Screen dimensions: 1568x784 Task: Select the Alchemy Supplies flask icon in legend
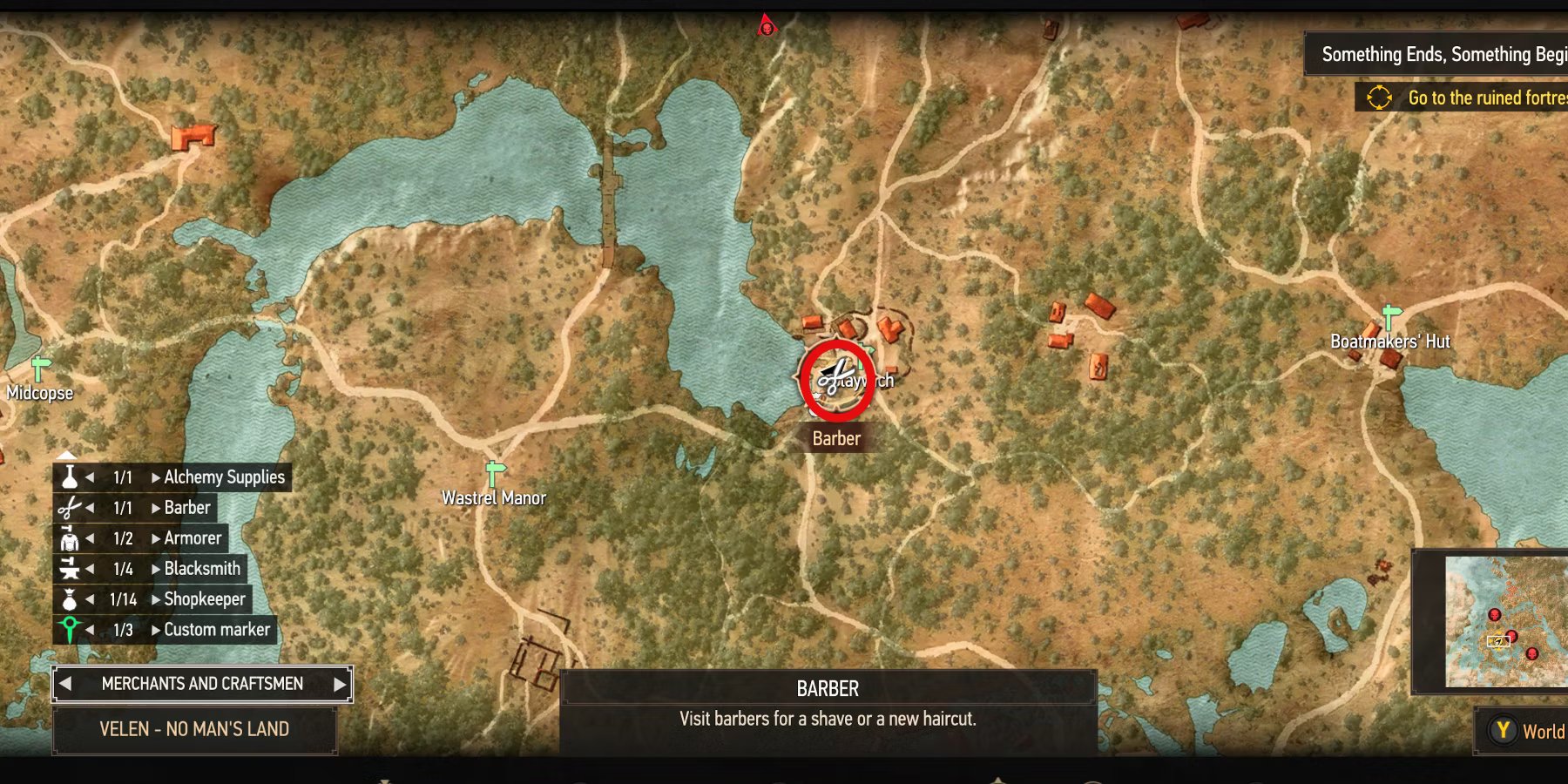[70, 476]
